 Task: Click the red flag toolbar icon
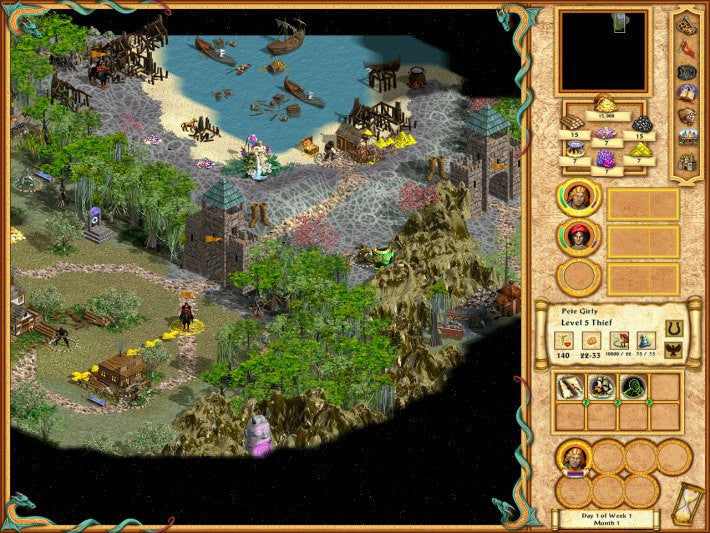[x=687, y=46]
